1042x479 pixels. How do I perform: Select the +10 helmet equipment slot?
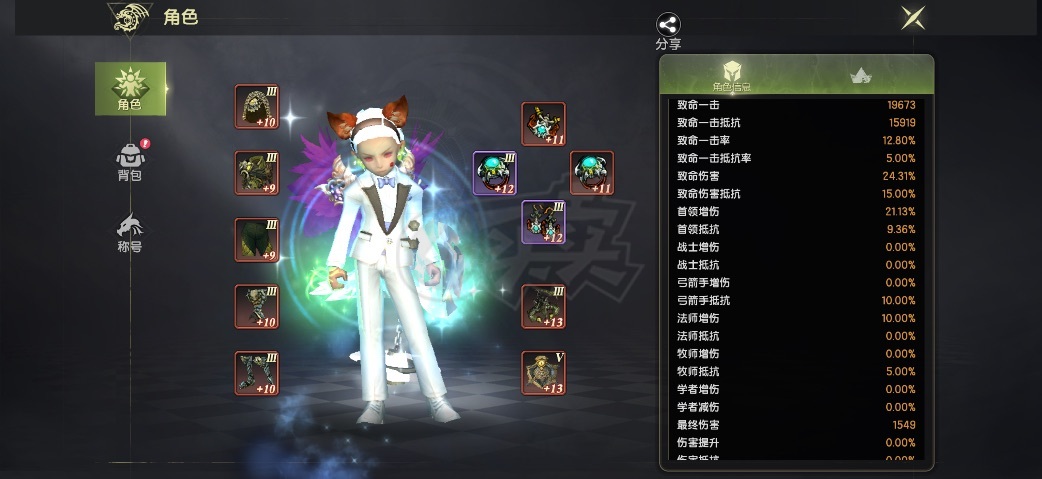[257, 106]
